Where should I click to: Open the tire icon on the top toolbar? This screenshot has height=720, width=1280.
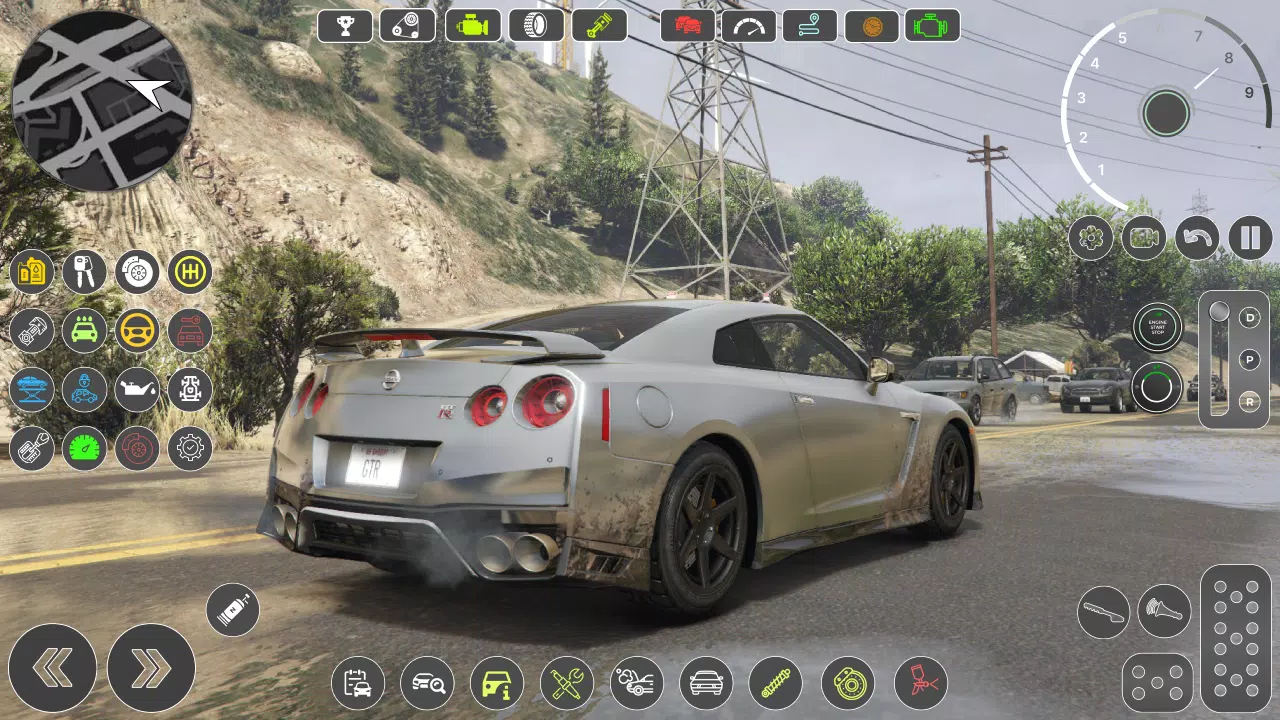(536, 25)
